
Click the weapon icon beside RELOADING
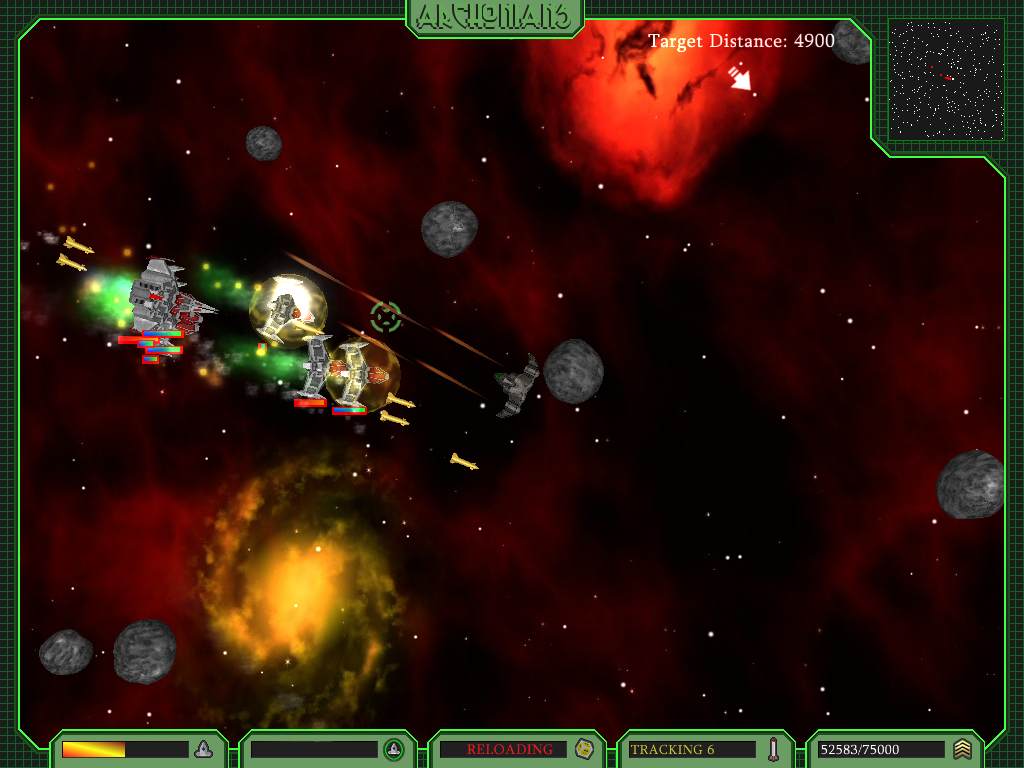pos(584,749)
